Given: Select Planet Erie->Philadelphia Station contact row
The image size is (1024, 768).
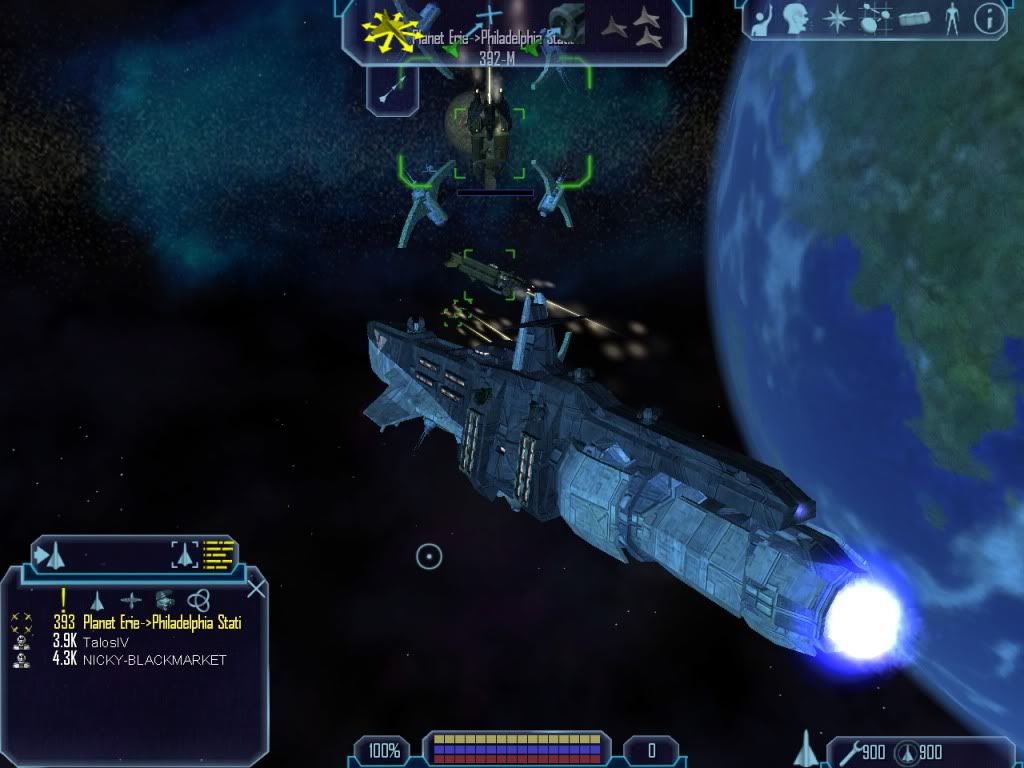Looking at the screenshot, I should (x=162, y=623).
